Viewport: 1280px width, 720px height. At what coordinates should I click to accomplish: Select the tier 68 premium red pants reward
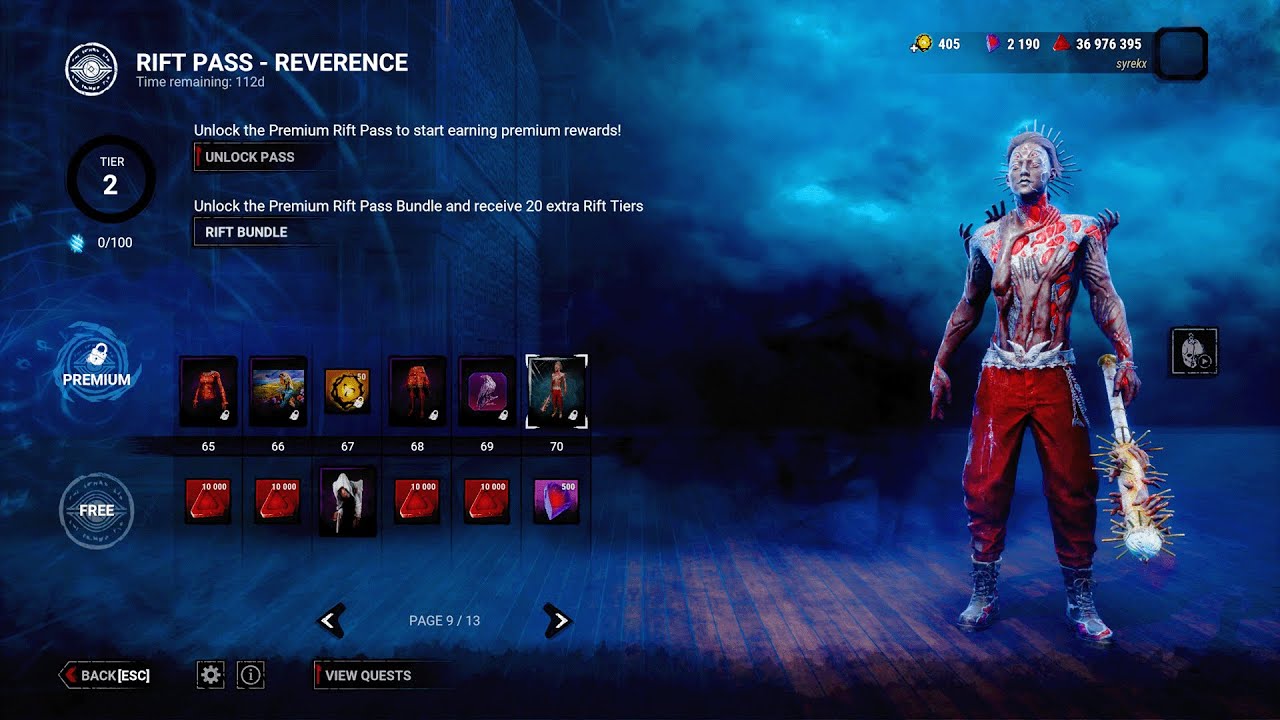[417, 391]
